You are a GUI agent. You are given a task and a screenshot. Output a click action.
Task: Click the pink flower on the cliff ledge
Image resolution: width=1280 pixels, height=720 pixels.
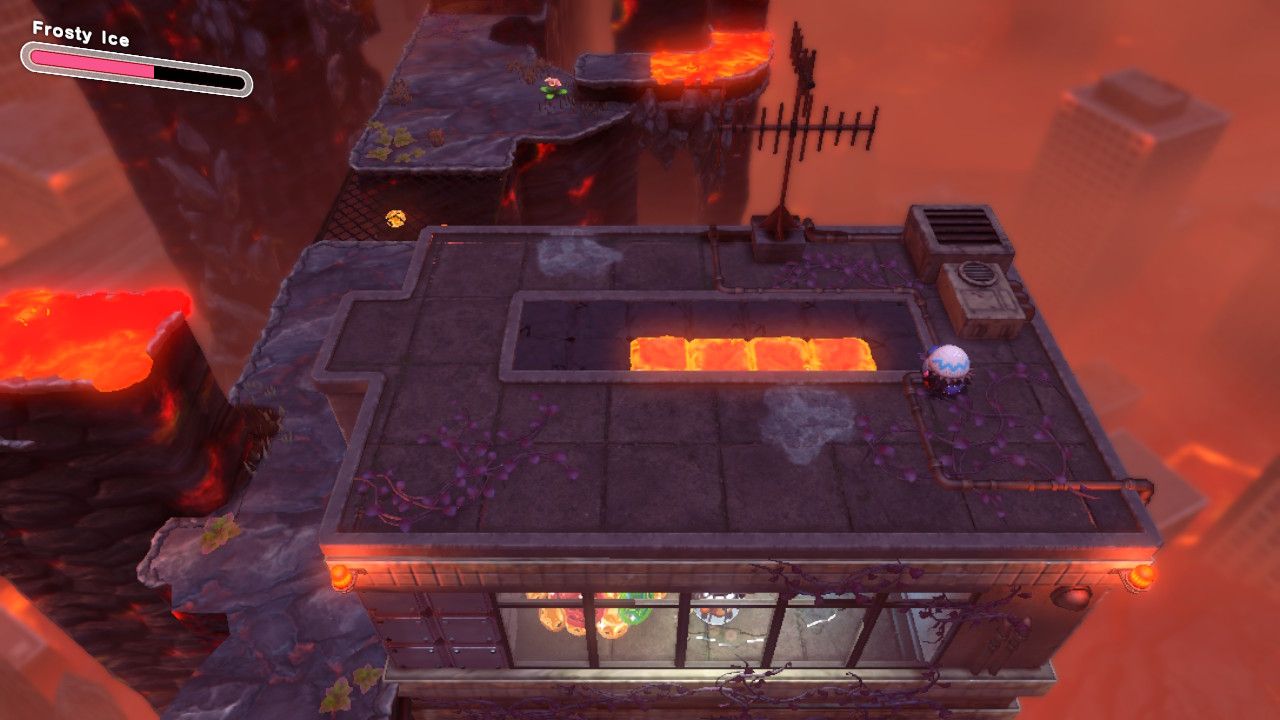[x=551, y=84]
